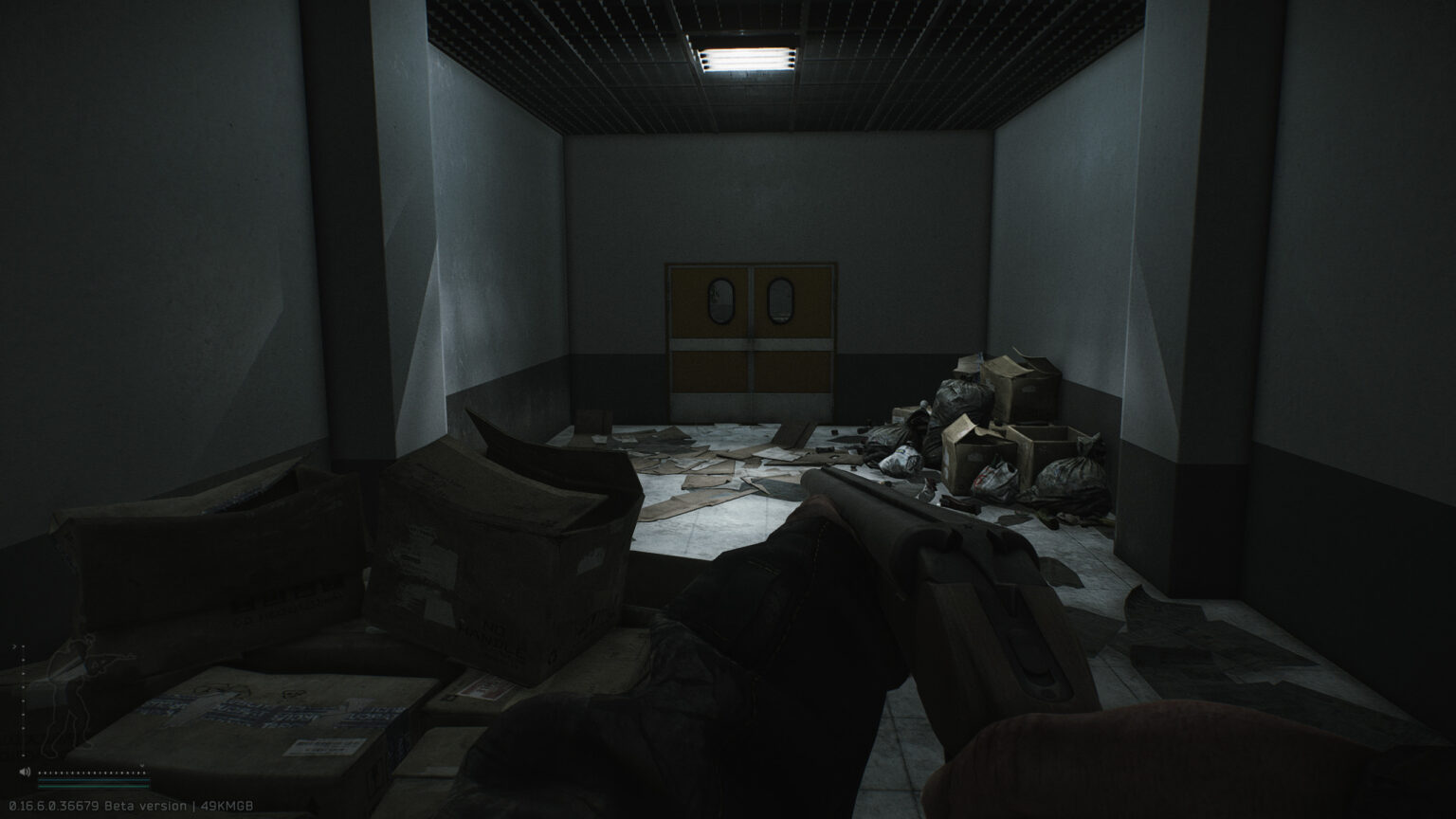Image resolution: width=1456 pixels, height=819 pixels.
Task: Click the left door's oval porthole window
Action: 722,300
